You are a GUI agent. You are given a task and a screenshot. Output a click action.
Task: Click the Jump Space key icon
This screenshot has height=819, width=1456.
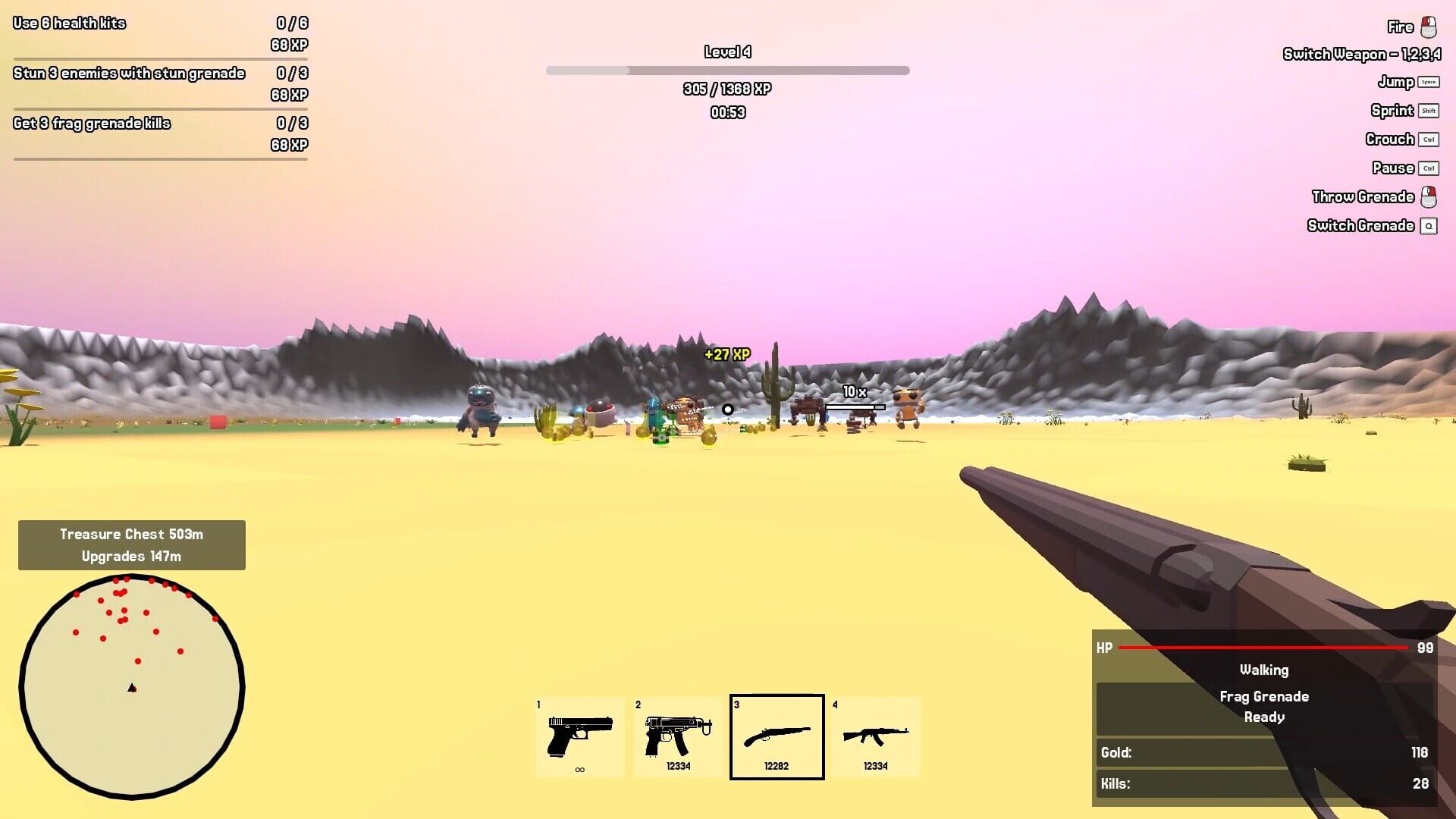(1429, 81)
